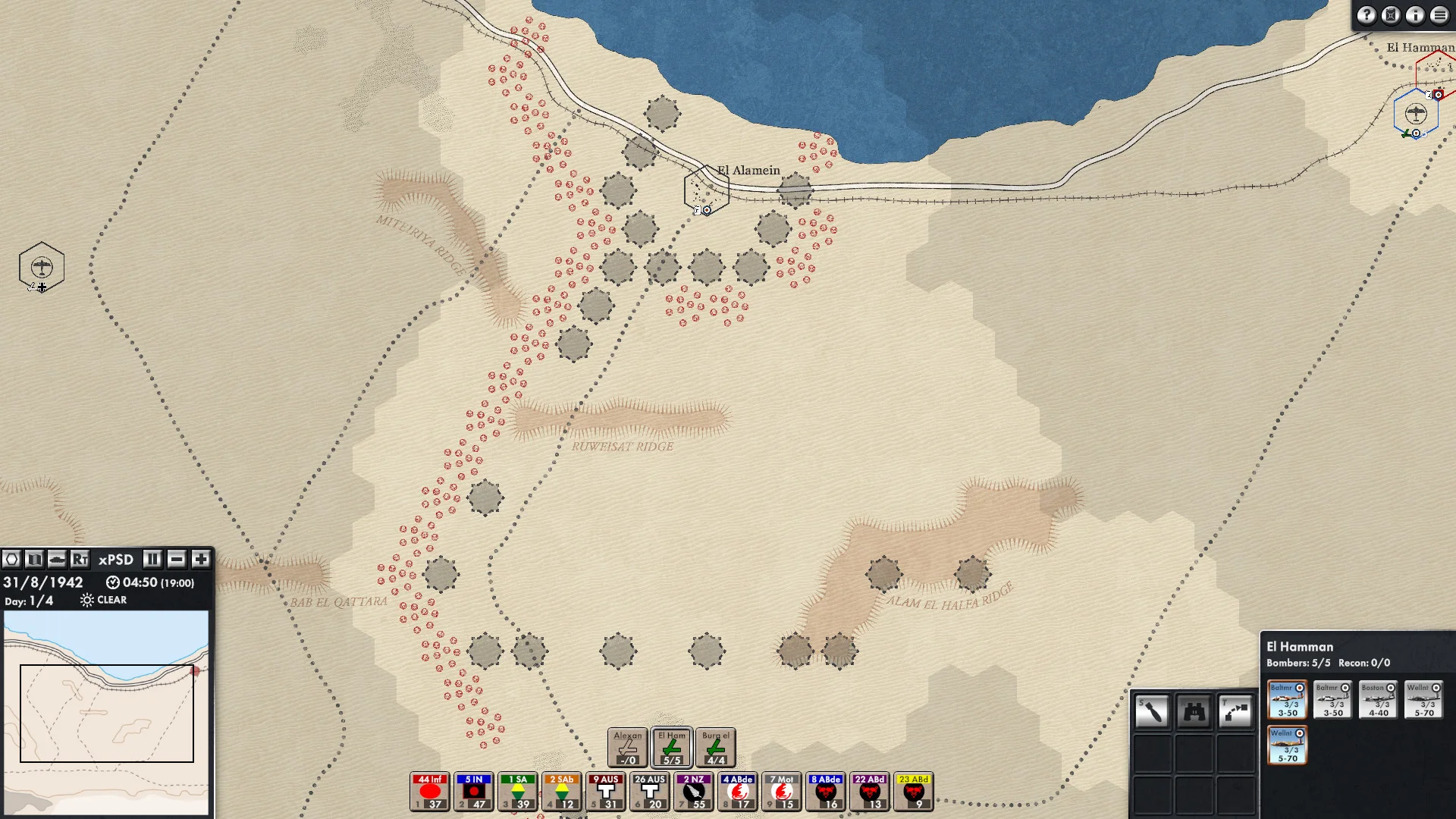Viewport: 1456px width, 819px height.
Task: Open the question mark help button
Action: pos(1367,15)
